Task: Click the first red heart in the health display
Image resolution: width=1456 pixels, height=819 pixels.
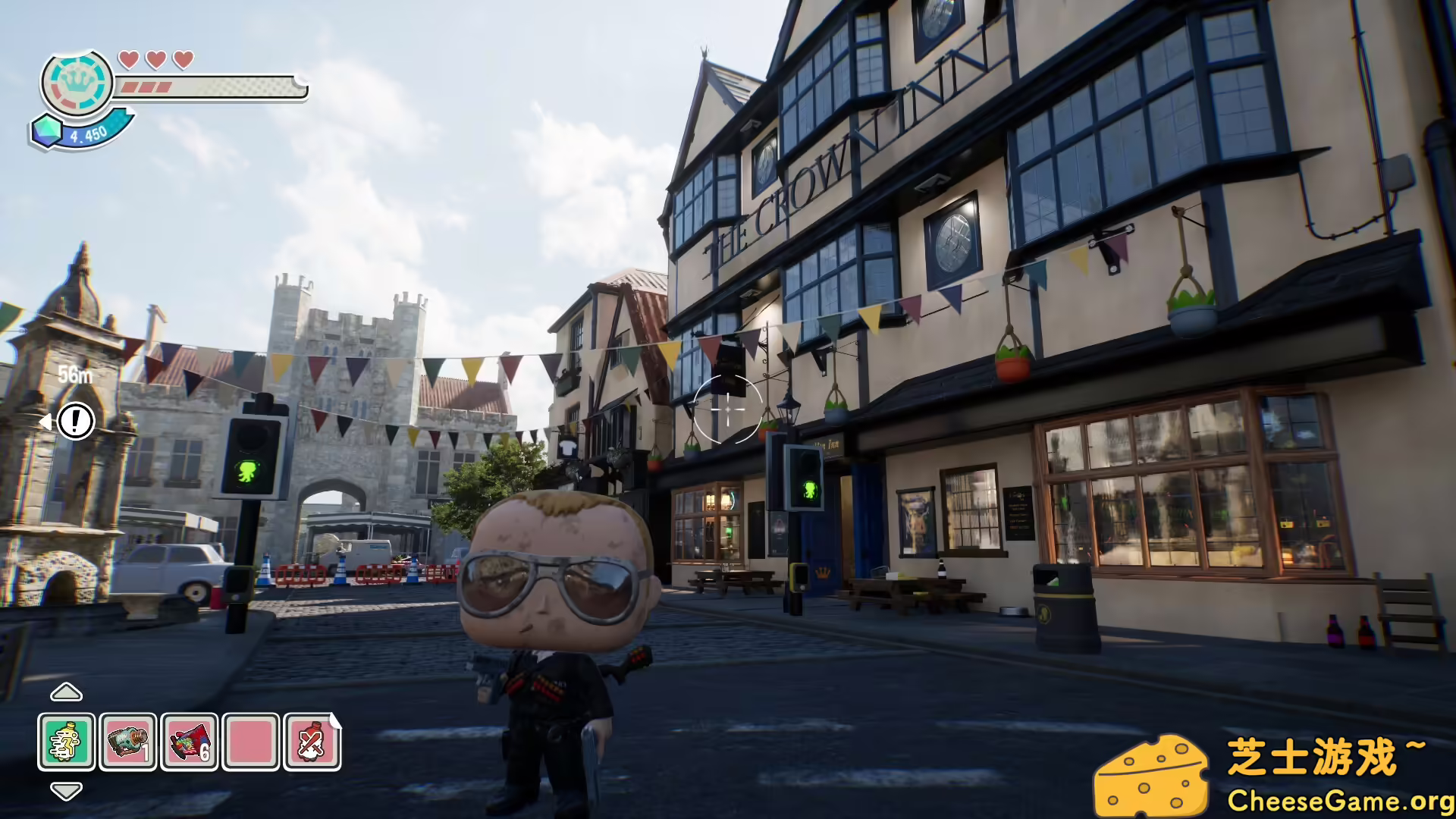Action: [x=129, y=58]
